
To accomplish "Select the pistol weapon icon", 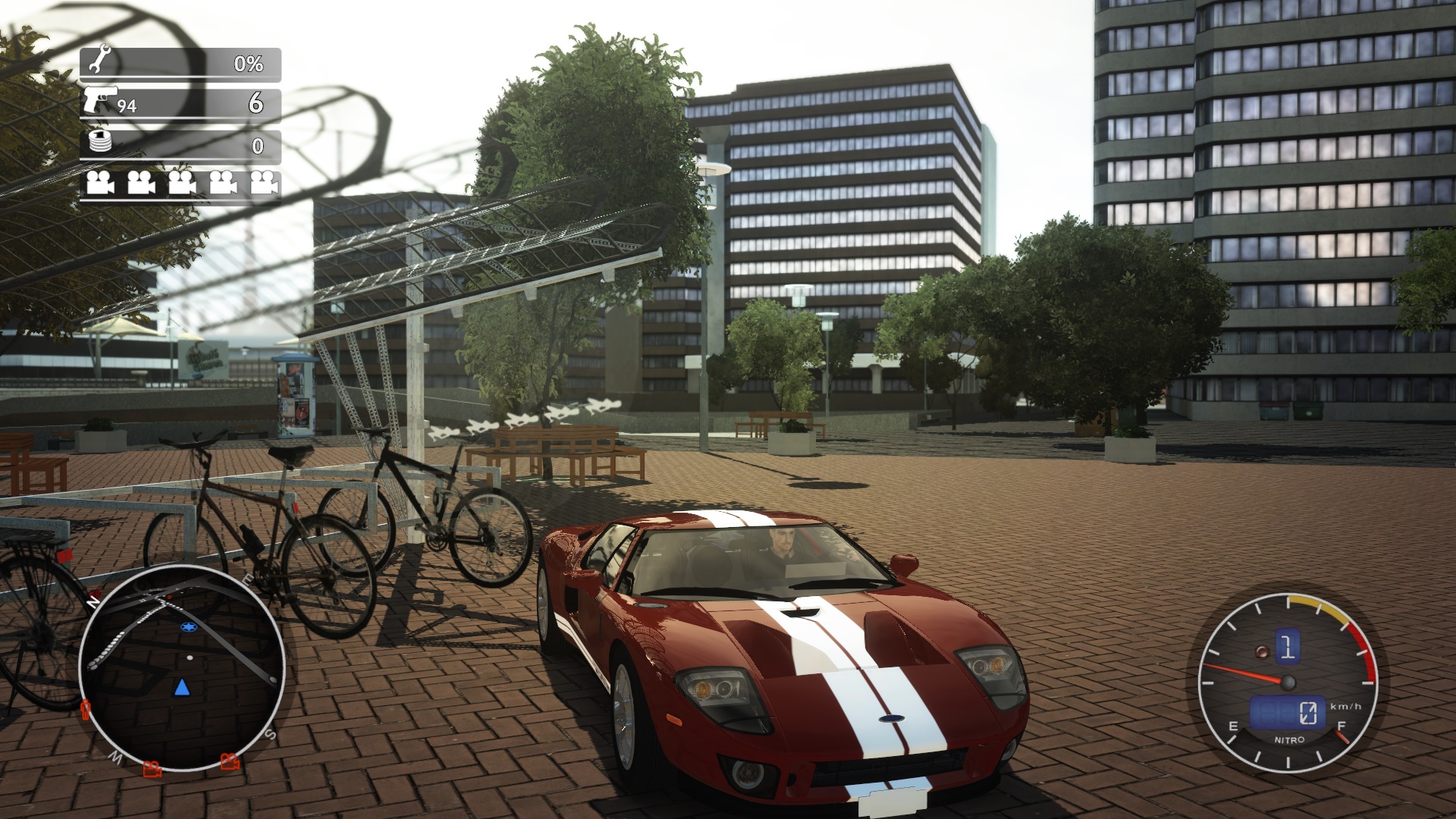I will tap(101, 99).
